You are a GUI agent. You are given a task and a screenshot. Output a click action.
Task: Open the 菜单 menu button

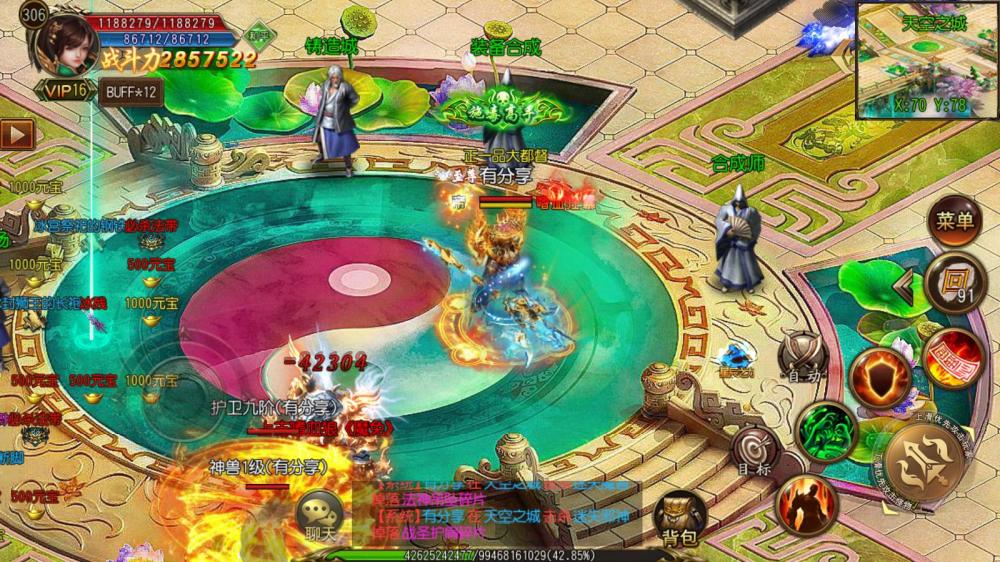click(x=954, y=222)
